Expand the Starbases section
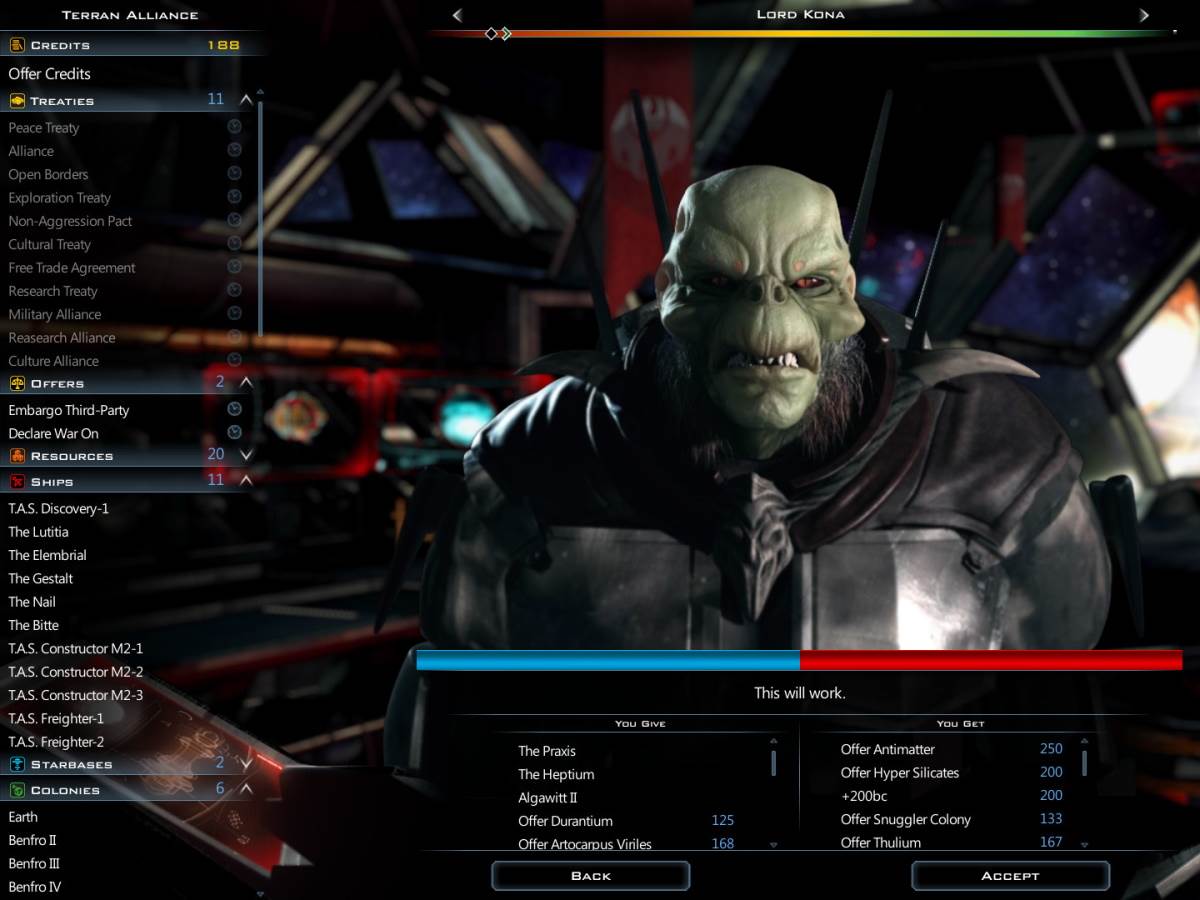 pos(246,764)
